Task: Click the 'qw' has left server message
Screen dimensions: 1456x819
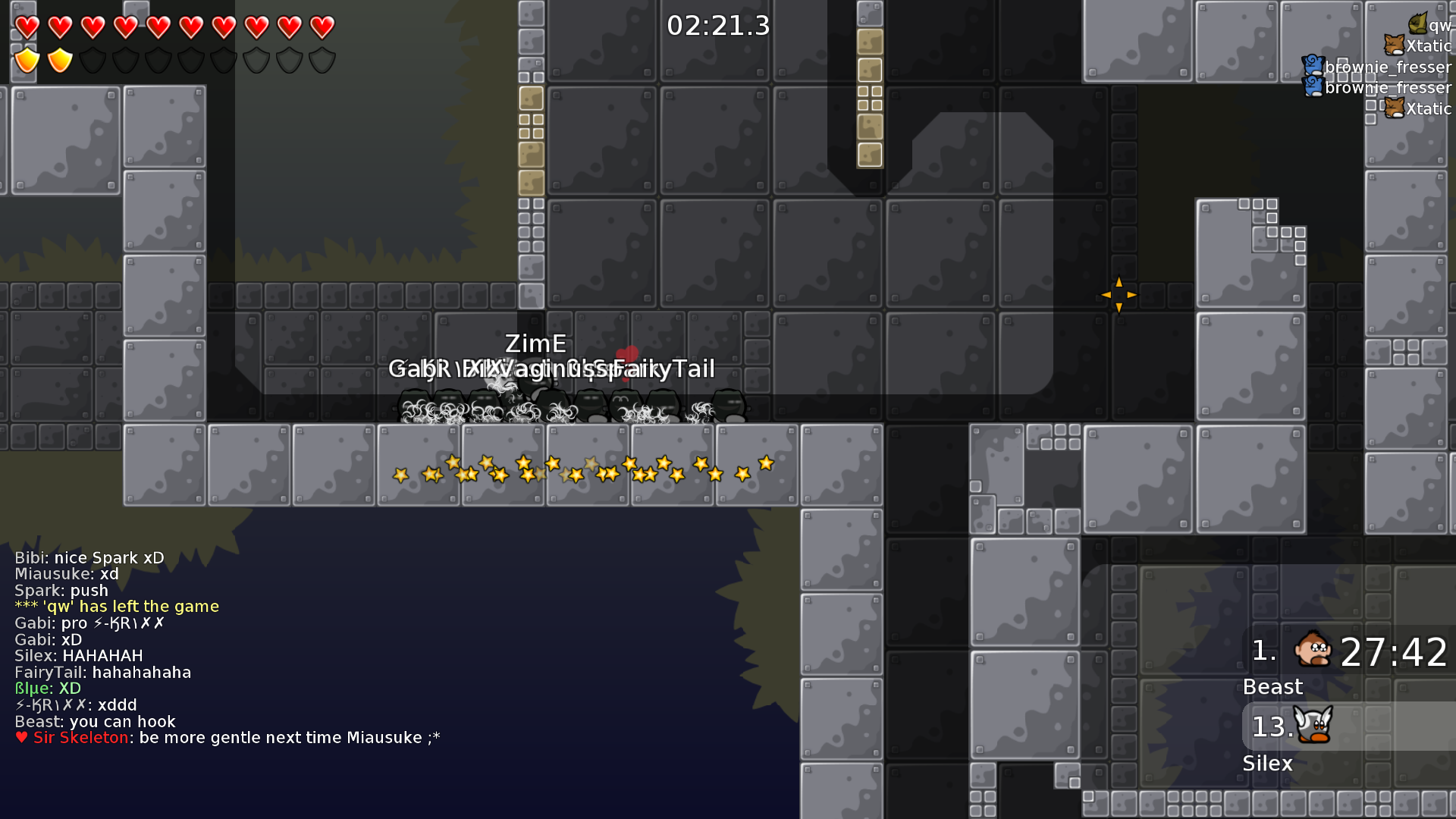Action: pos(117,607)
